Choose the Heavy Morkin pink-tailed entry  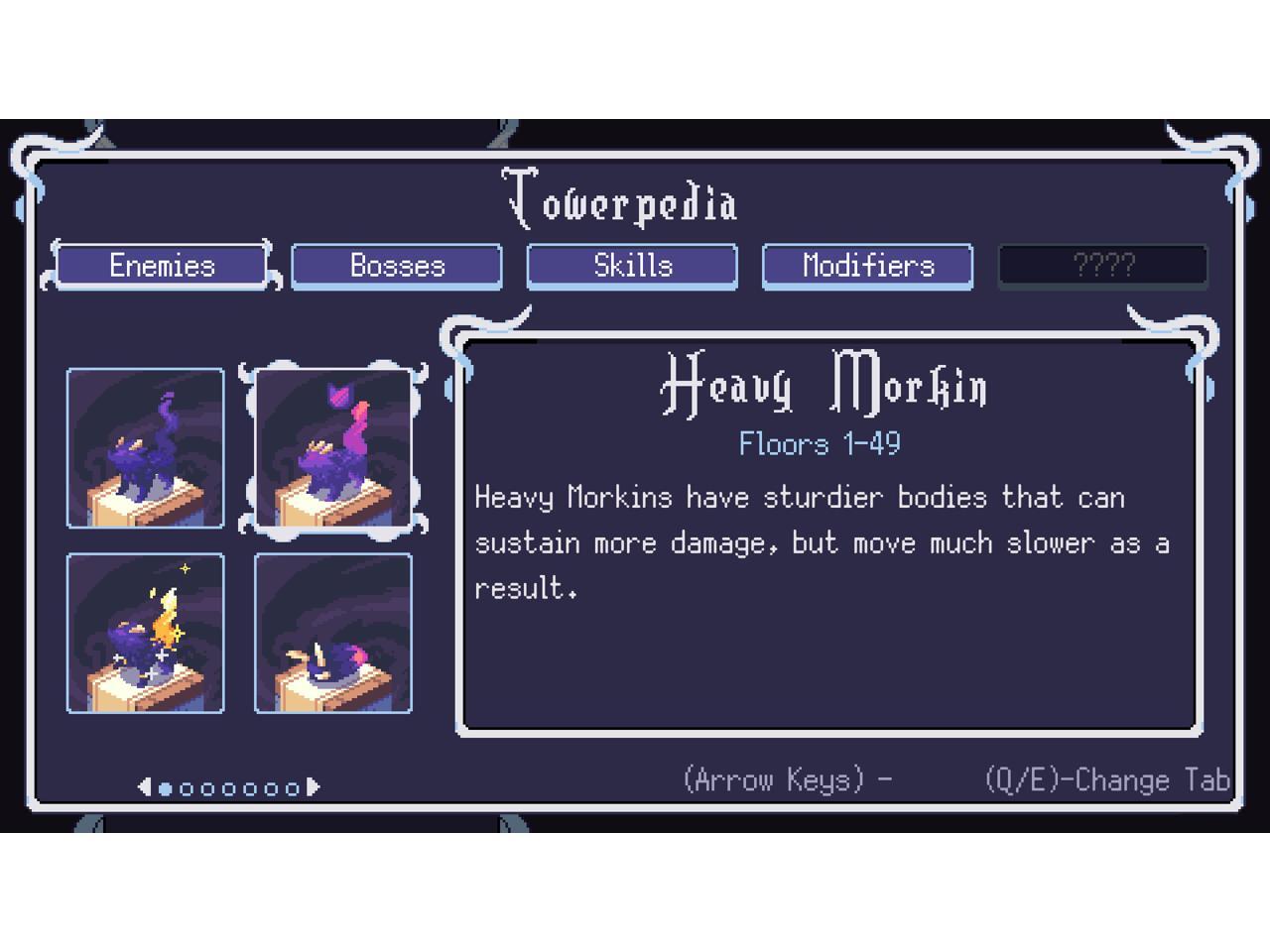[333, 448]
